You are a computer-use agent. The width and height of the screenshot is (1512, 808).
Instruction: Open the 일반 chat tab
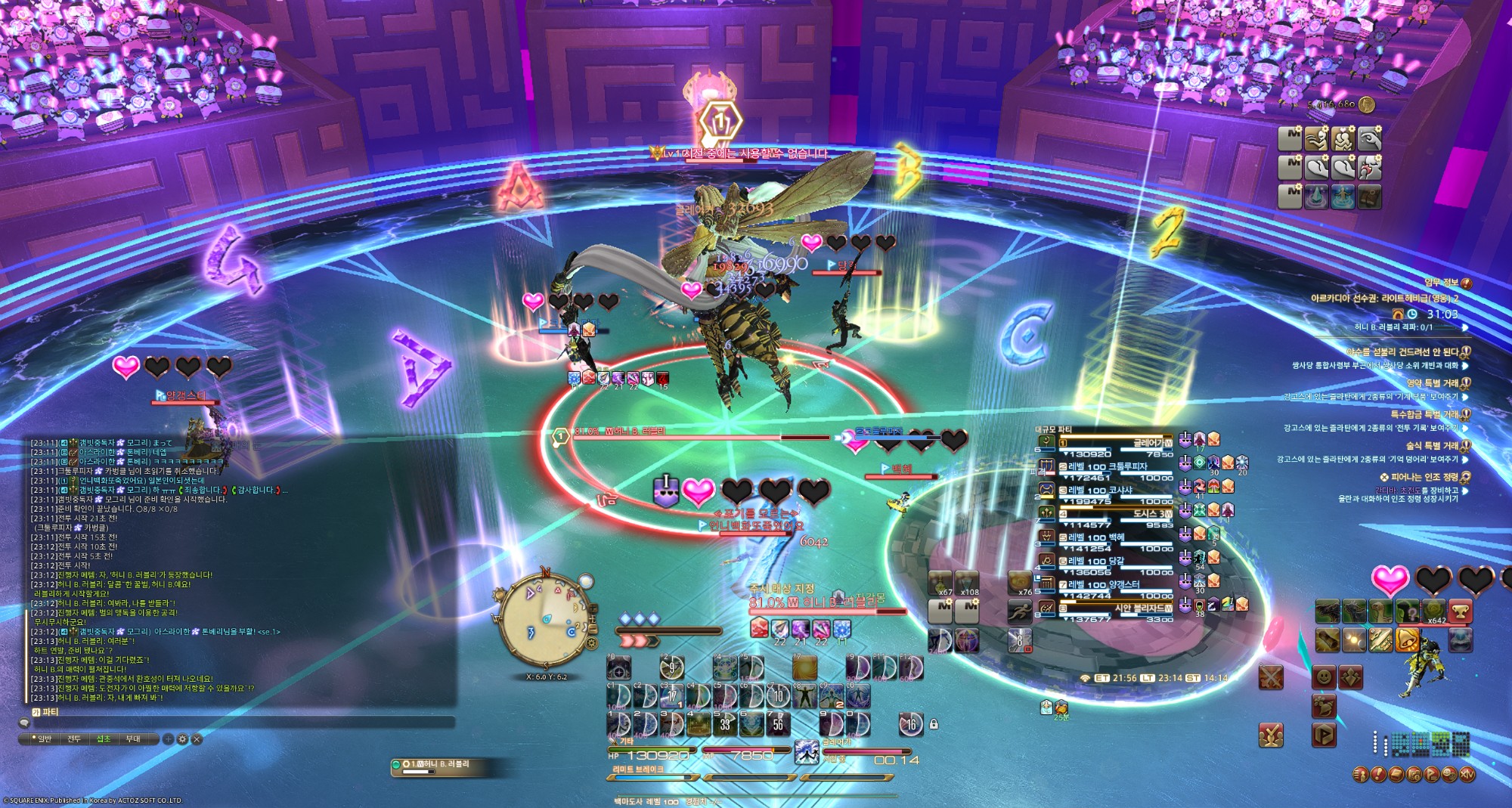click(x=44, y=739)
